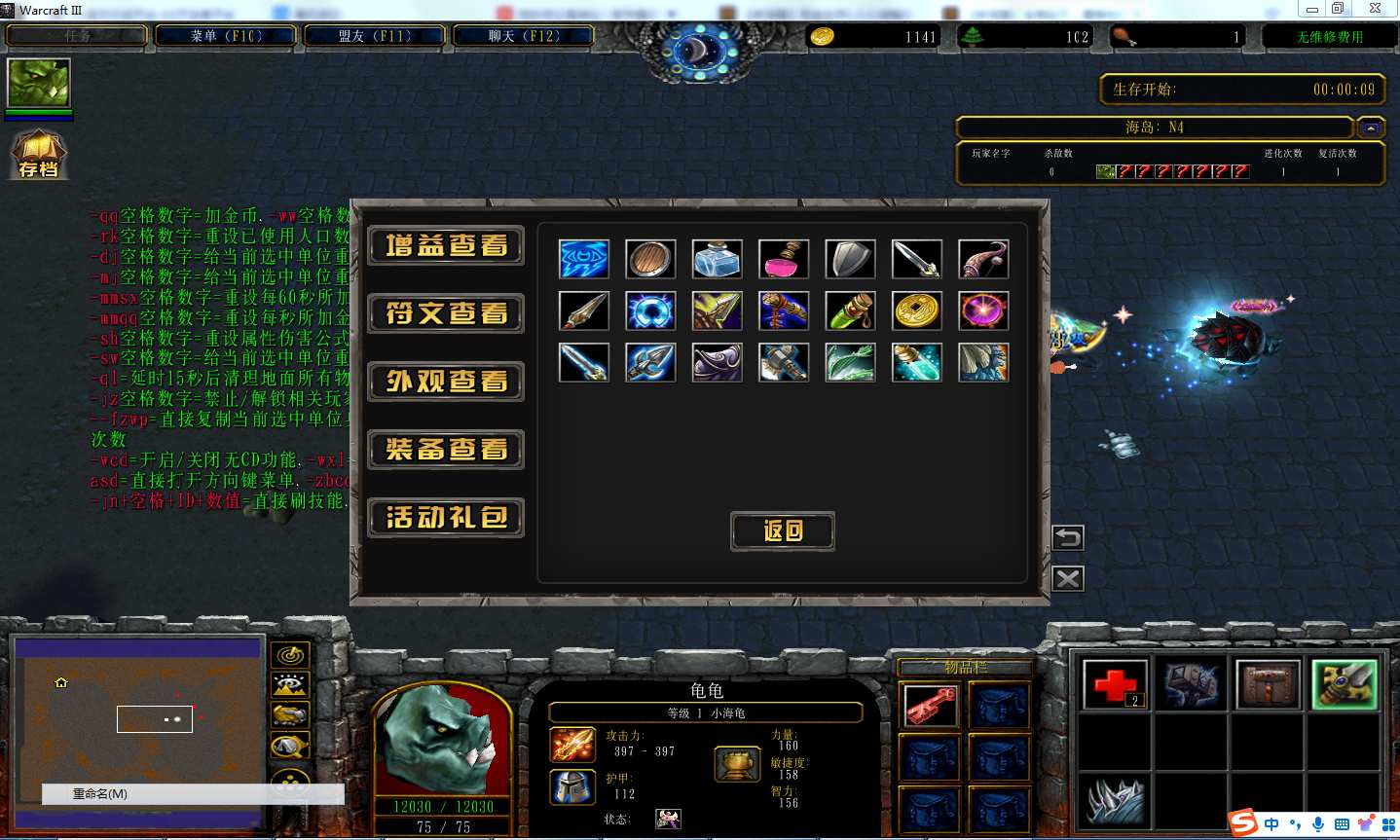Select the red key inventory item

tap(931, 706)
